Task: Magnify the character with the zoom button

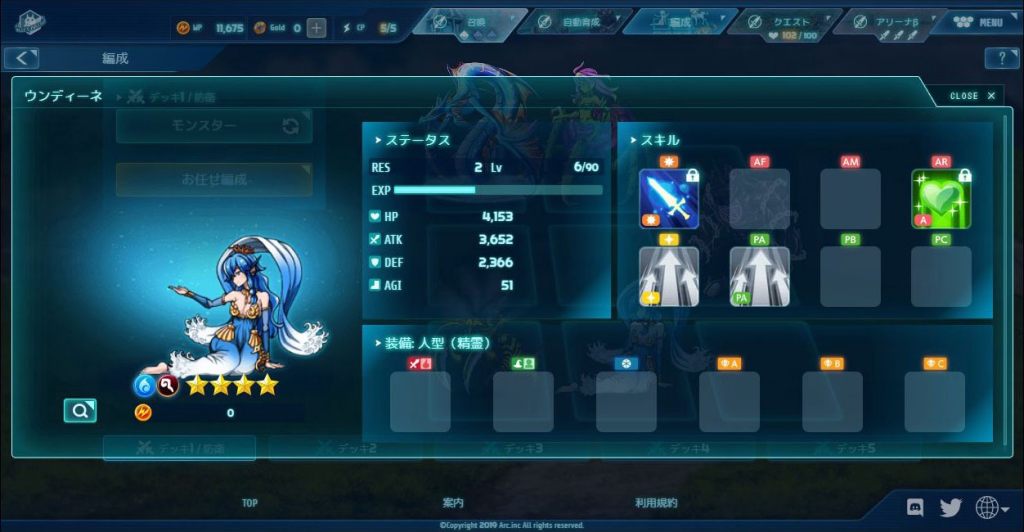Action: tap(79, 410)
